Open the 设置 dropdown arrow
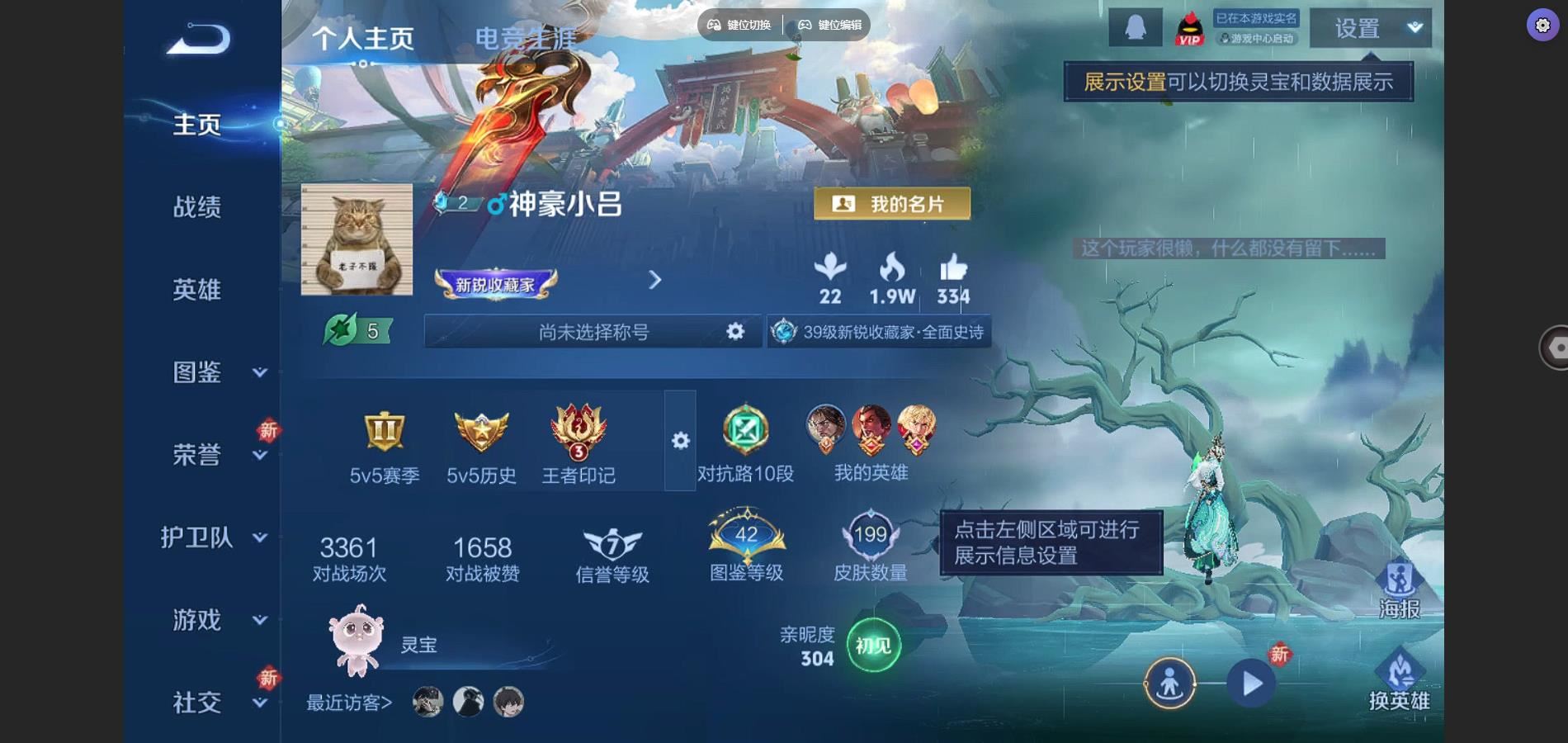Screen dimensions: 1568x743 tap(1415, 26)
